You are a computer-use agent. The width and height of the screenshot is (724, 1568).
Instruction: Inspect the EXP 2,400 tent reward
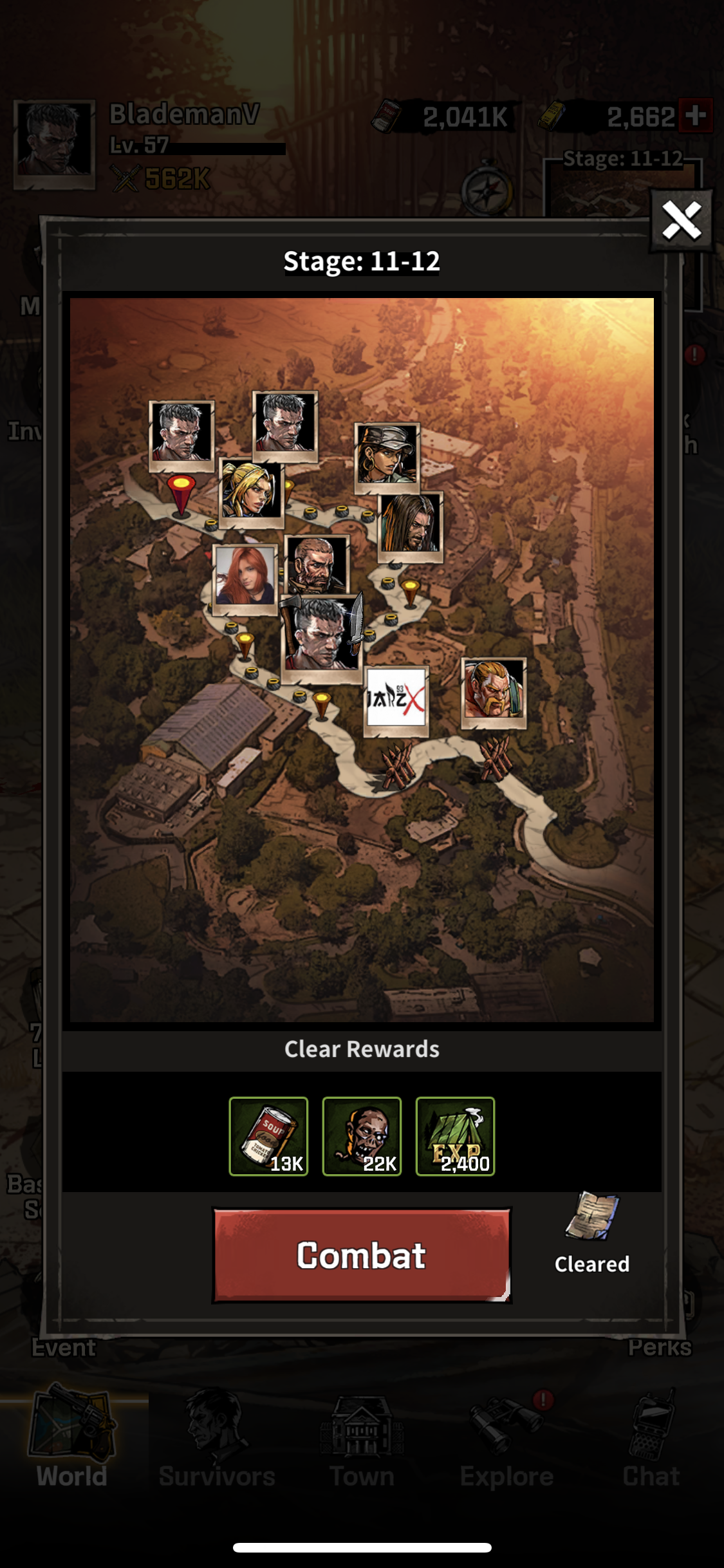point(455,1136)
